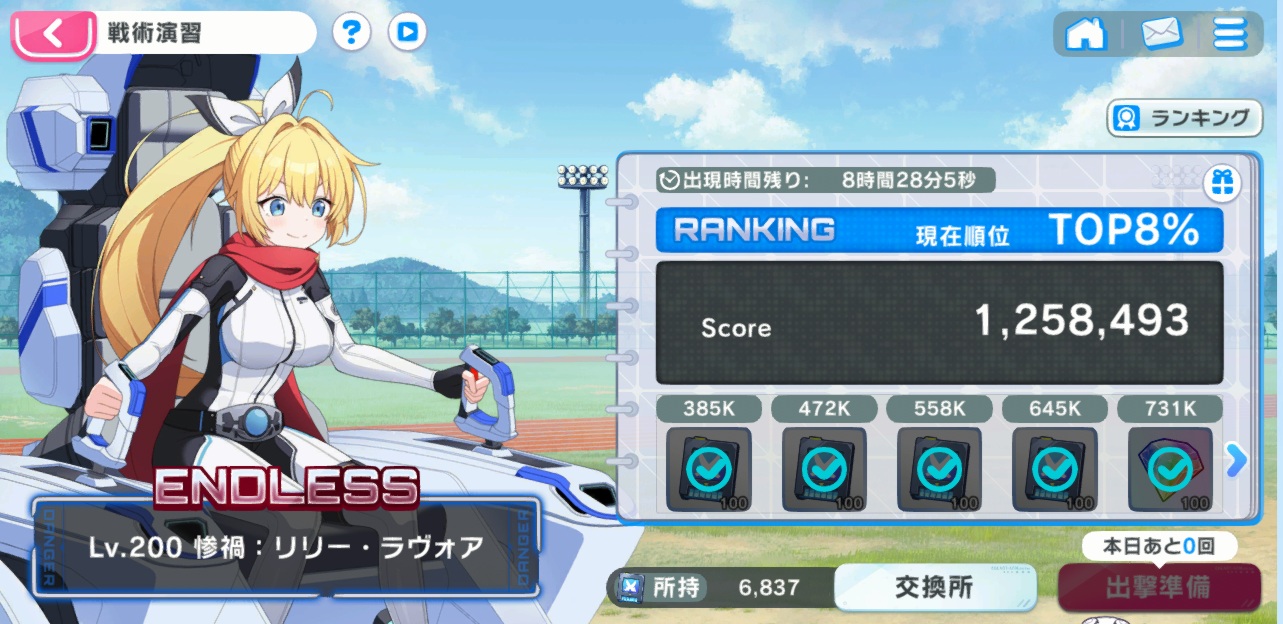Open the question mark help icon
This screenshot has height=624, width=1283.
351,32
